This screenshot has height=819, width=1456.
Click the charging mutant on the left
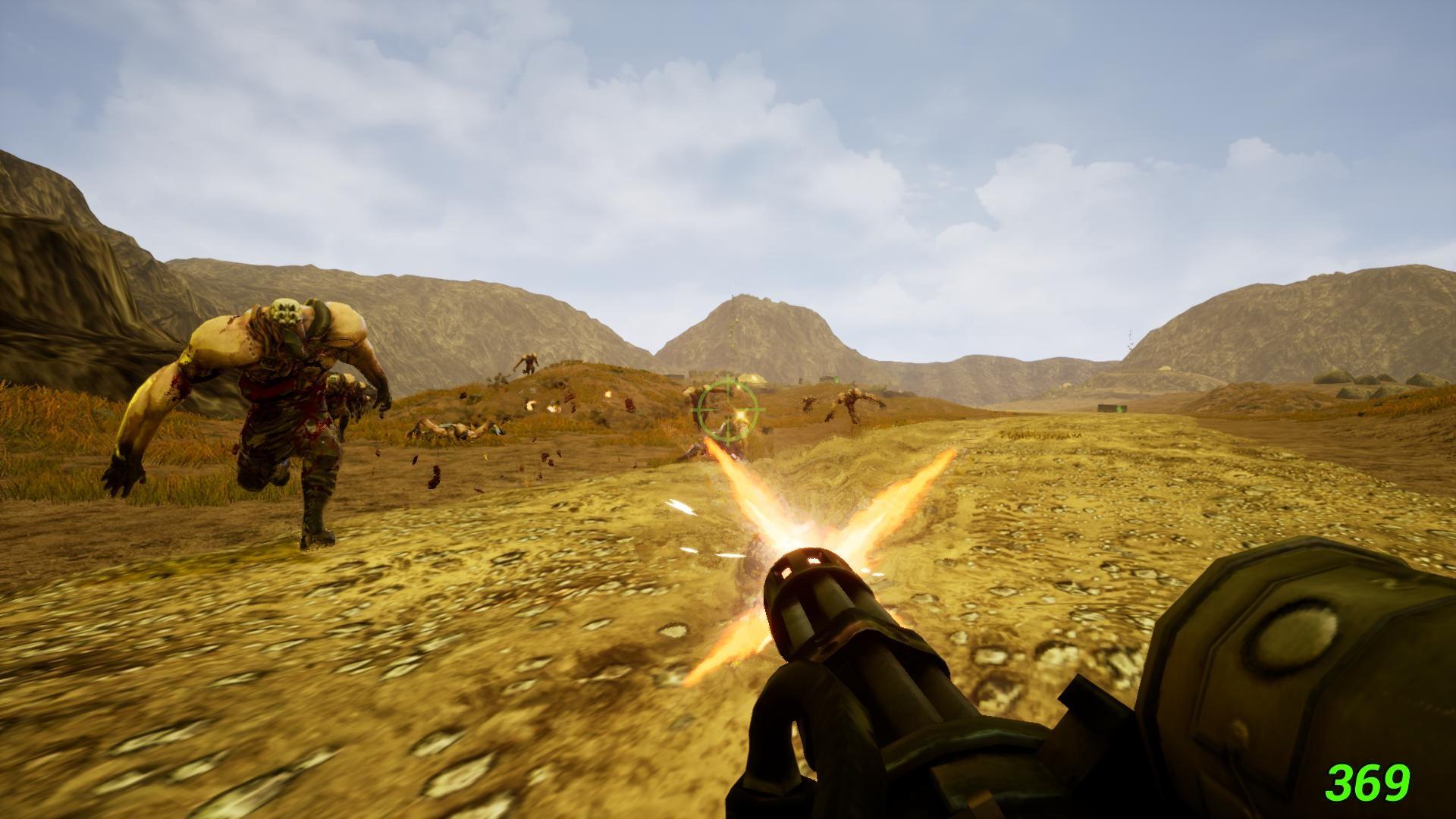pos(281,402)
